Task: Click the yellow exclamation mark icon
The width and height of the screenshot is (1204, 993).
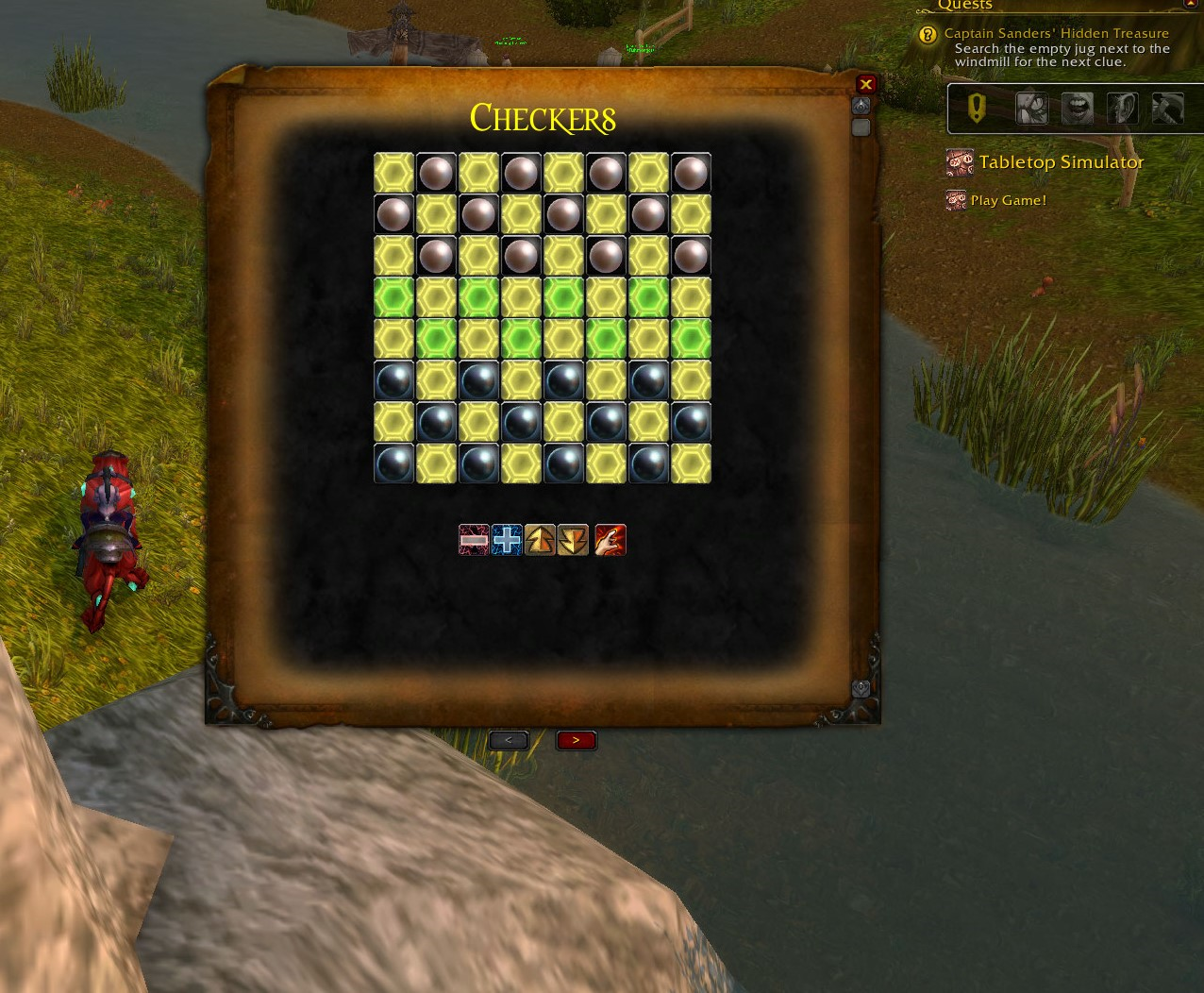Action: coord(977,109)
